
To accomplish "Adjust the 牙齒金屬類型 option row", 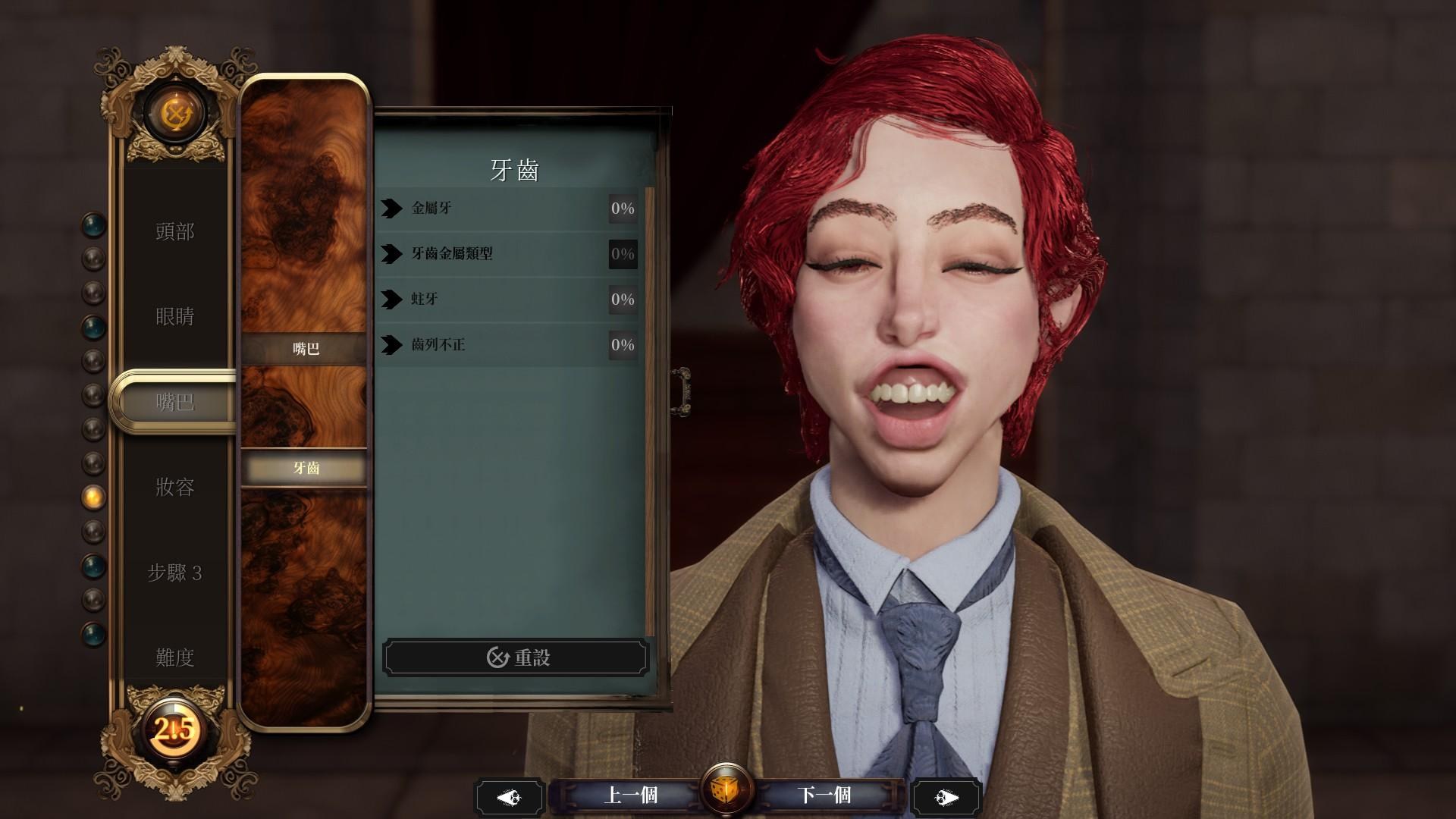I will [x=508, y=254].
